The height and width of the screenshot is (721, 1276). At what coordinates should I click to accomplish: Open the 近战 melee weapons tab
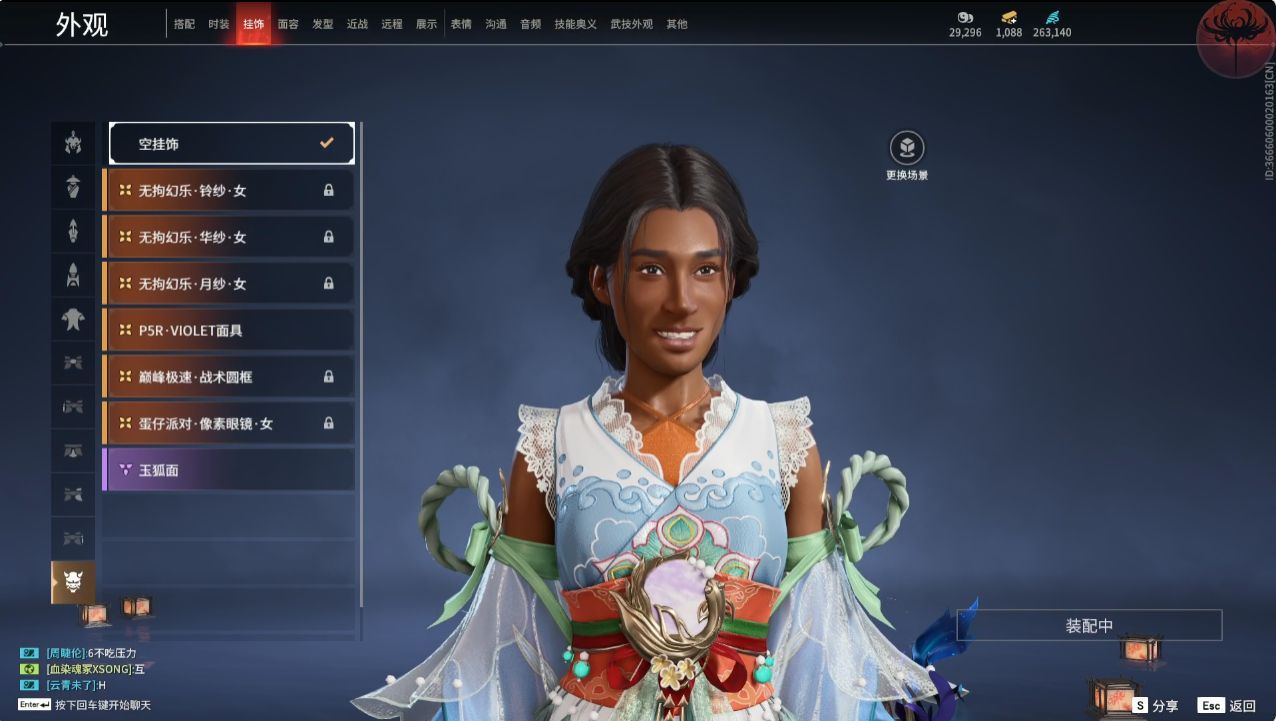click(x=357, y=24)
